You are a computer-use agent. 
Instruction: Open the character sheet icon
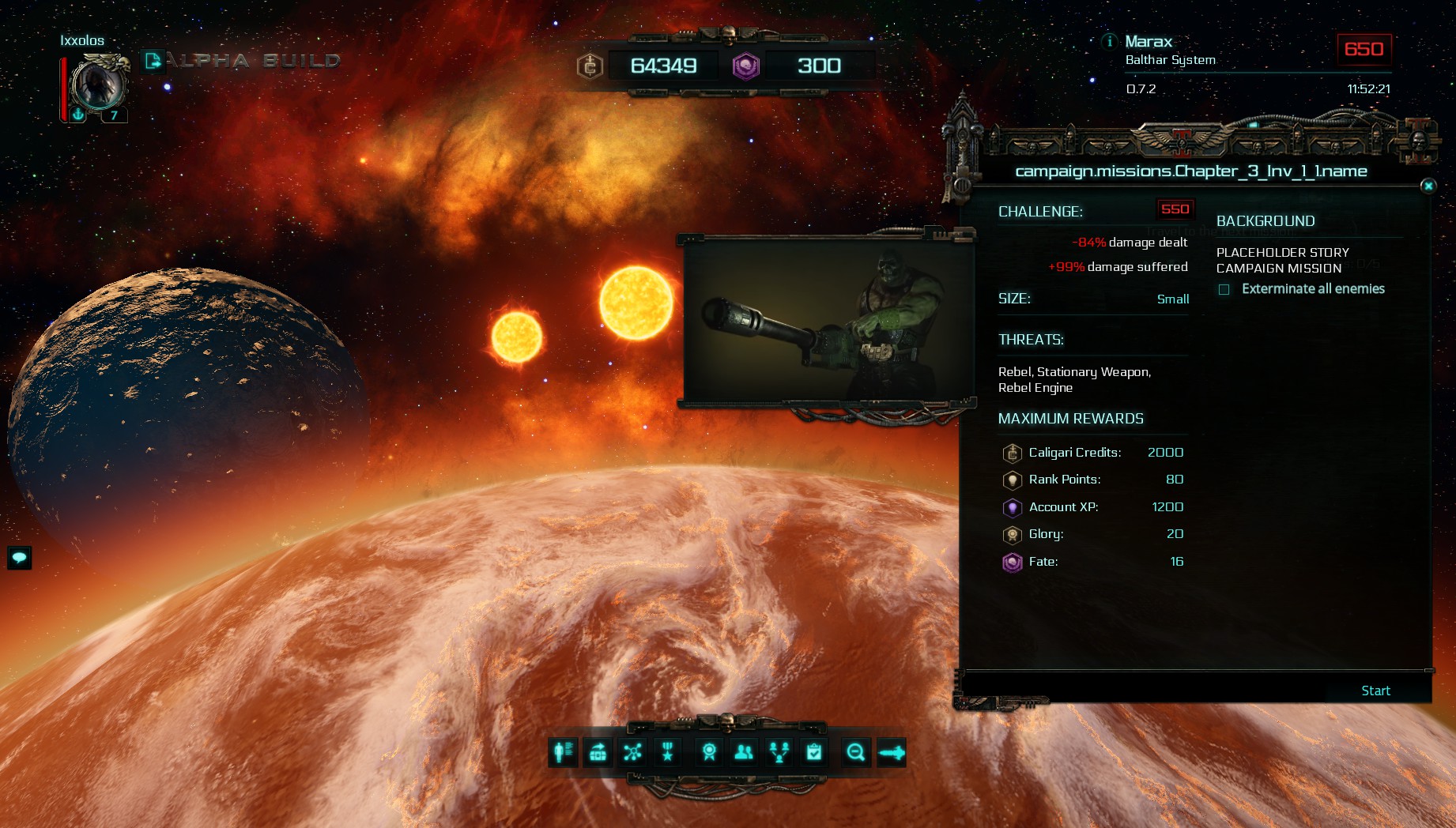[563, 752]
